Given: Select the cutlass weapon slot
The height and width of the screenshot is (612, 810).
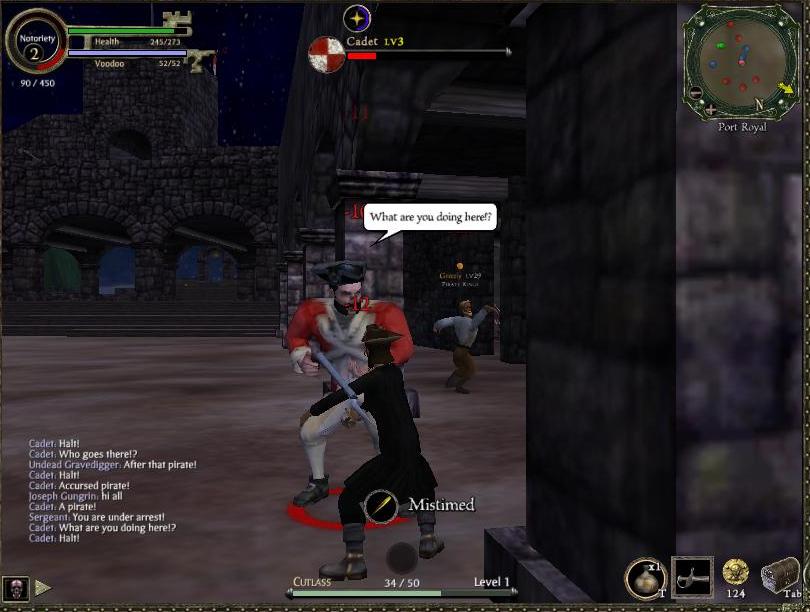Looking at the screenshot, I should point(692,576).
